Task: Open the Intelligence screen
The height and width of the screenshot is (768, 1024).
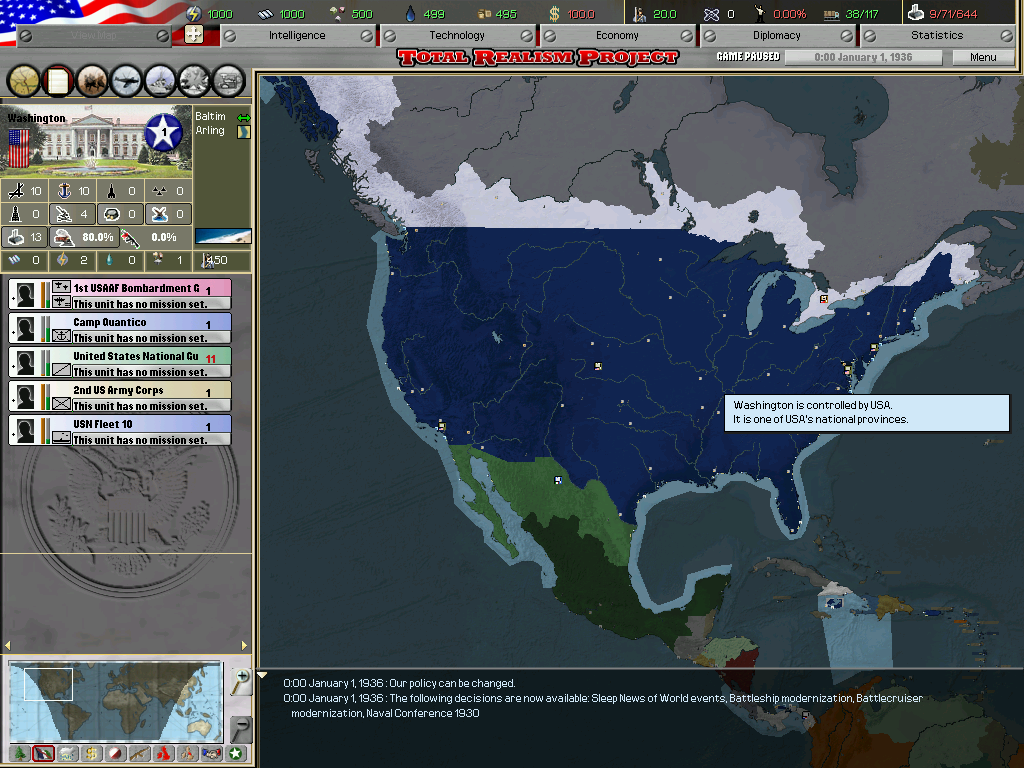Action: [x=297, y=35]
